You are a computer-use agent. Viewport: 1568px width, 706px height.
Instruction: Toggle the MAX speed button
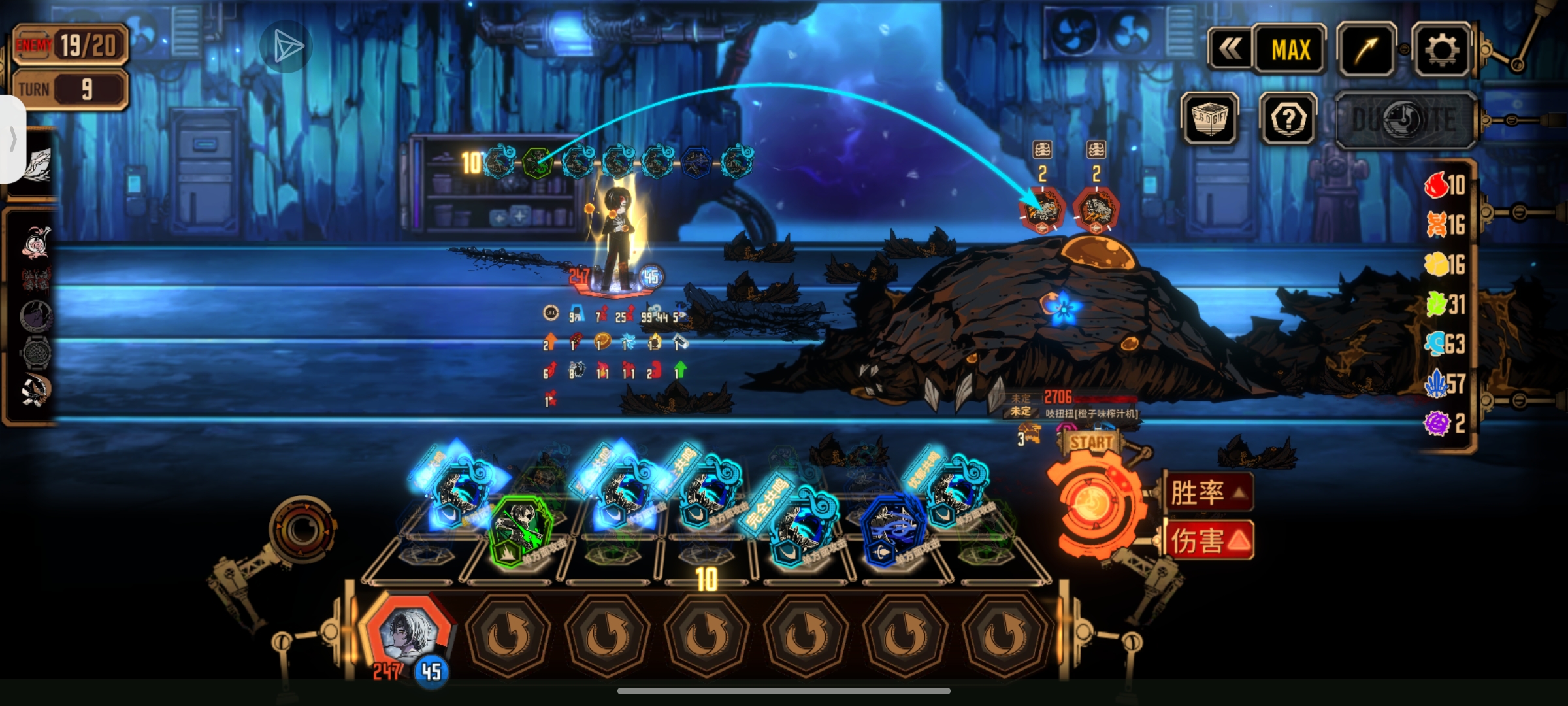tap(1290, 50)
